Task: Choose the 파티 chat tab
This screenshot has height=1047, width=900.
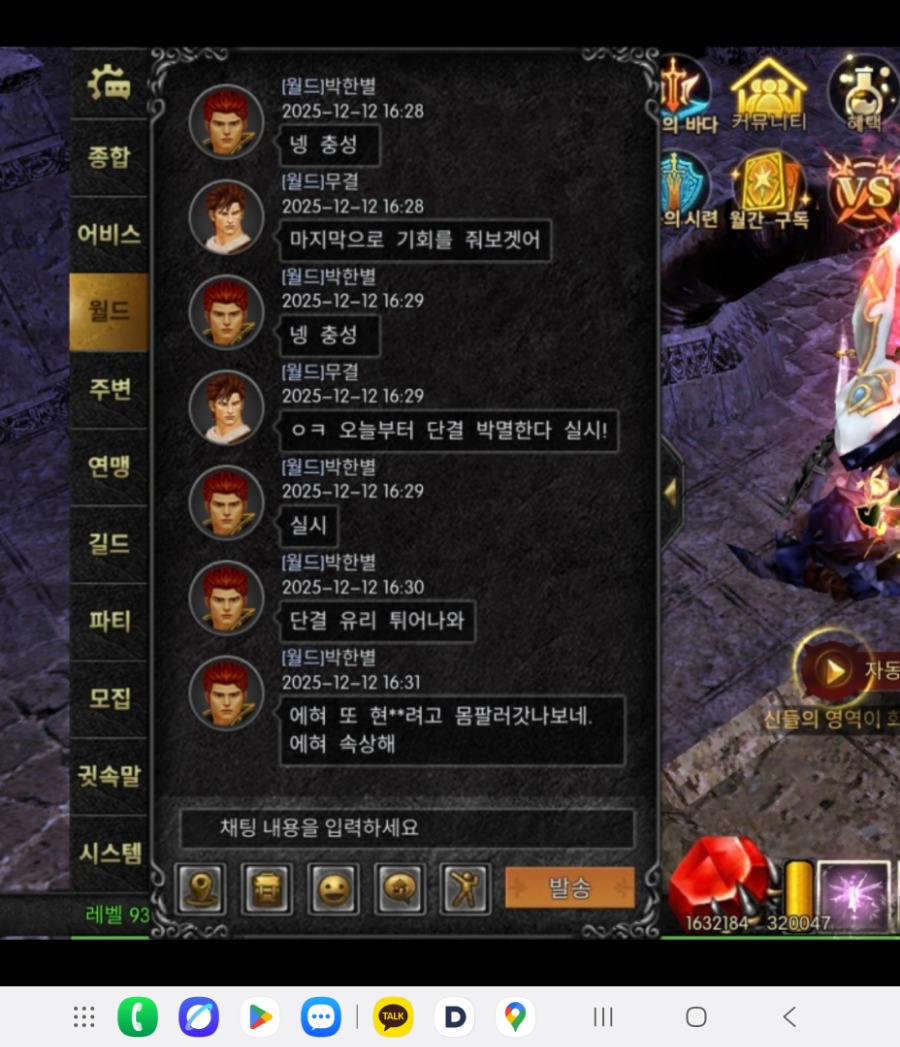Action: [109, 620]
